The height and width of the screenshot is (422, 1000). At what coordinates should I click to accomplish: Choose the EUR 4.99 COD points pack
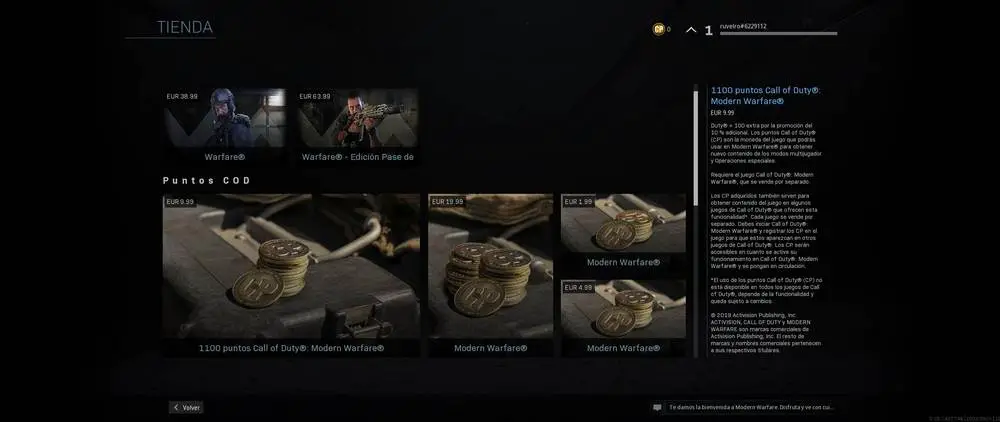point(623,317)
